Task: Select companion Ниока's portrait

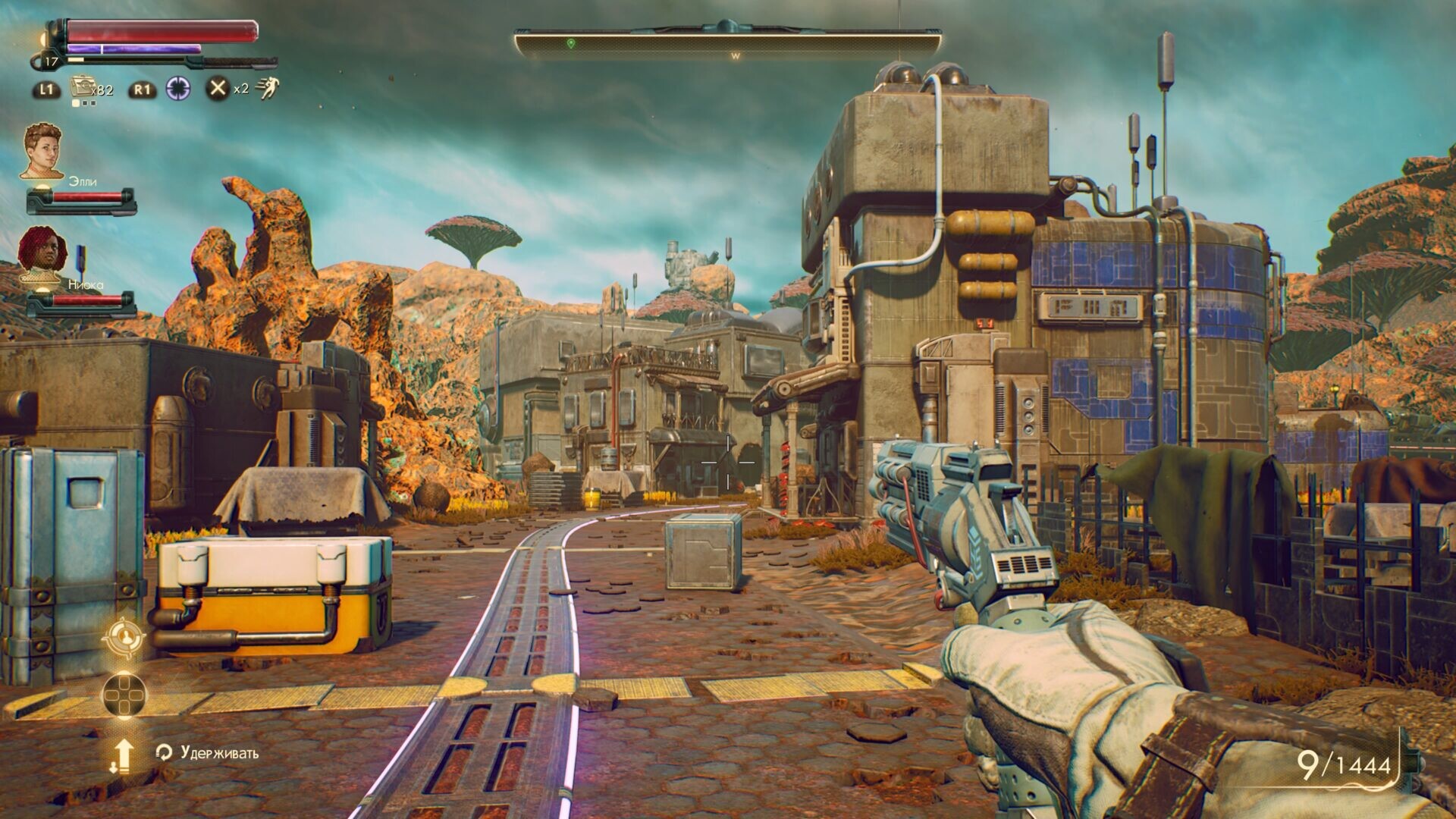Action: (42, 254)
